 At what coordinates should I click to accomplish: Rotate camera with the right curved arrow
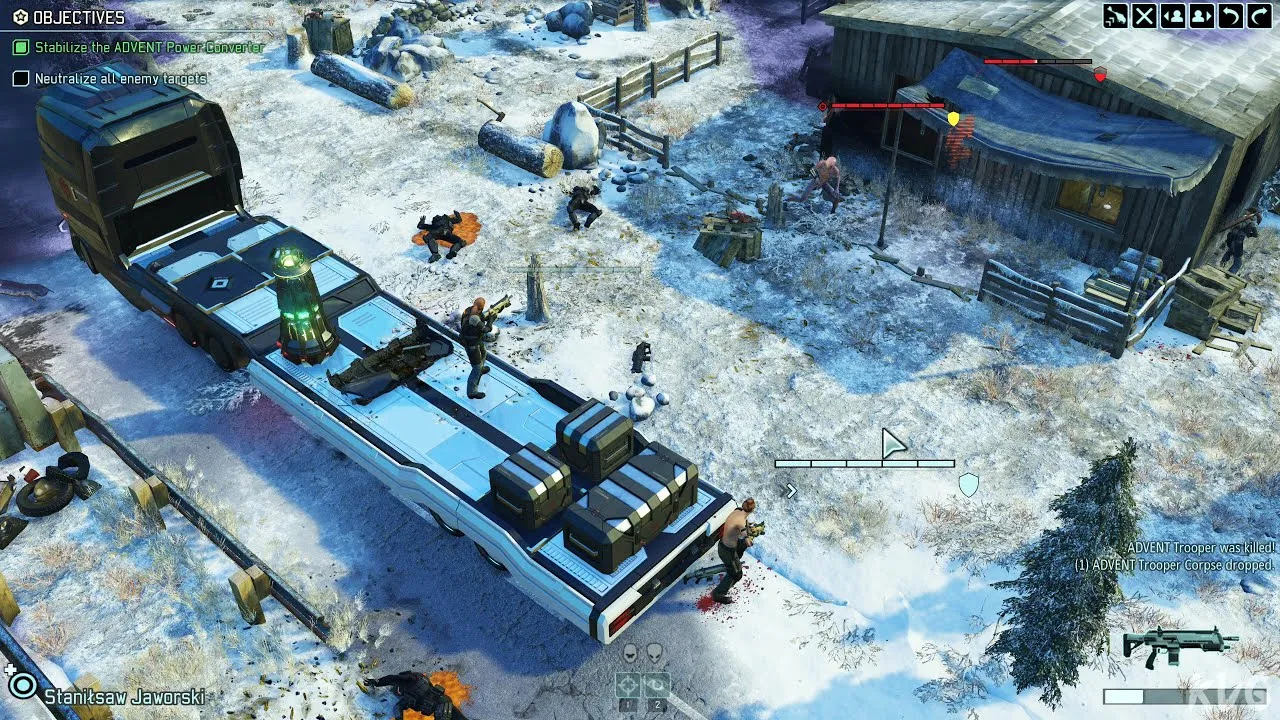[1260, 16]
